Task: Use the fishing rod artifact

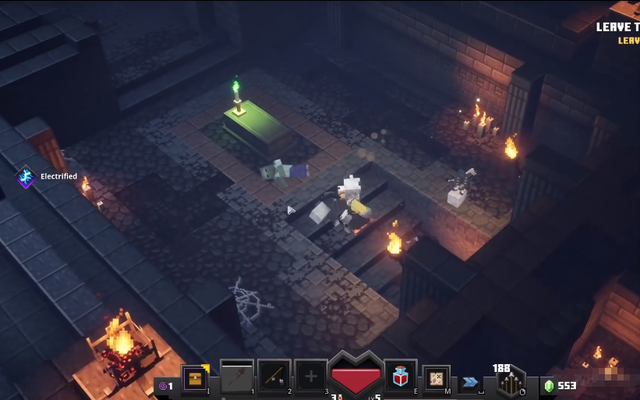Action: tap(274, 375)
